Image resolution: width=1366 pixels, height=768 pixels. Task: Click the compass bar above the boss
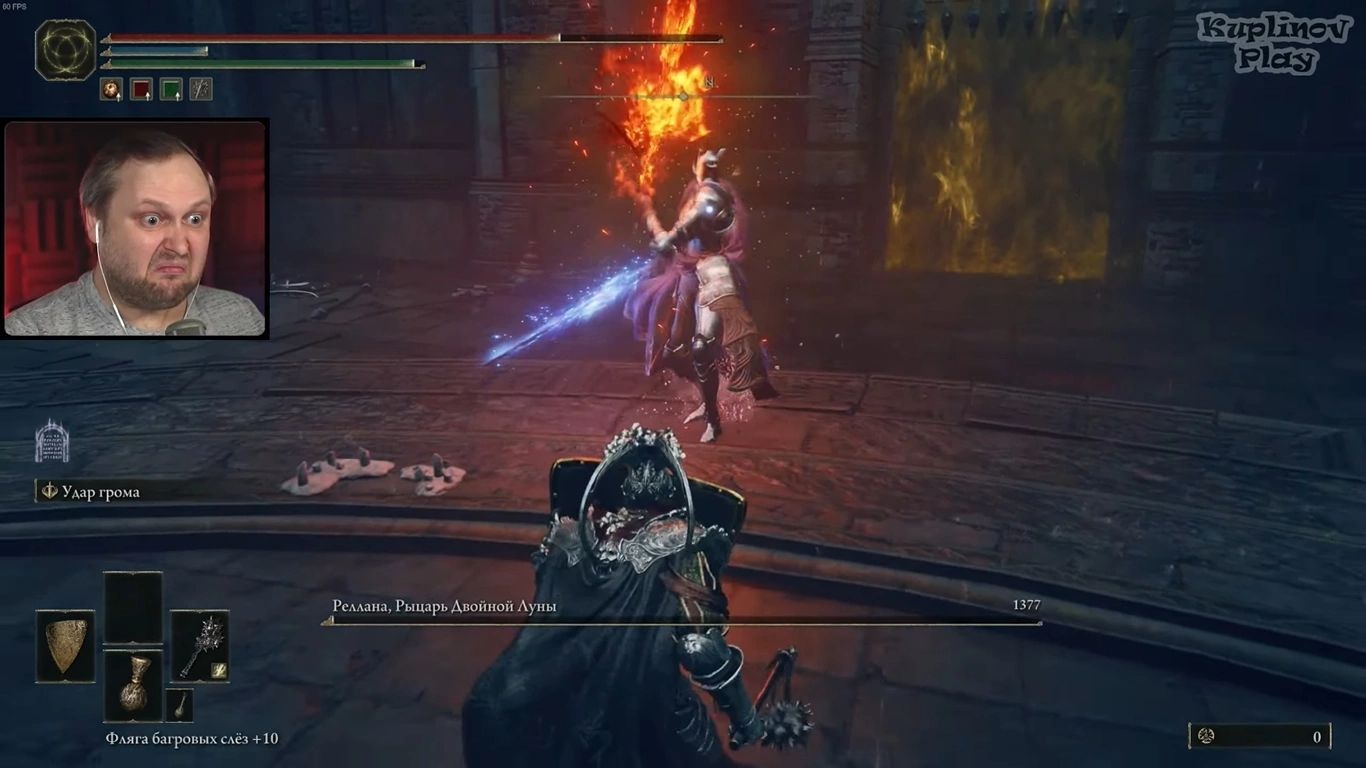682,96
